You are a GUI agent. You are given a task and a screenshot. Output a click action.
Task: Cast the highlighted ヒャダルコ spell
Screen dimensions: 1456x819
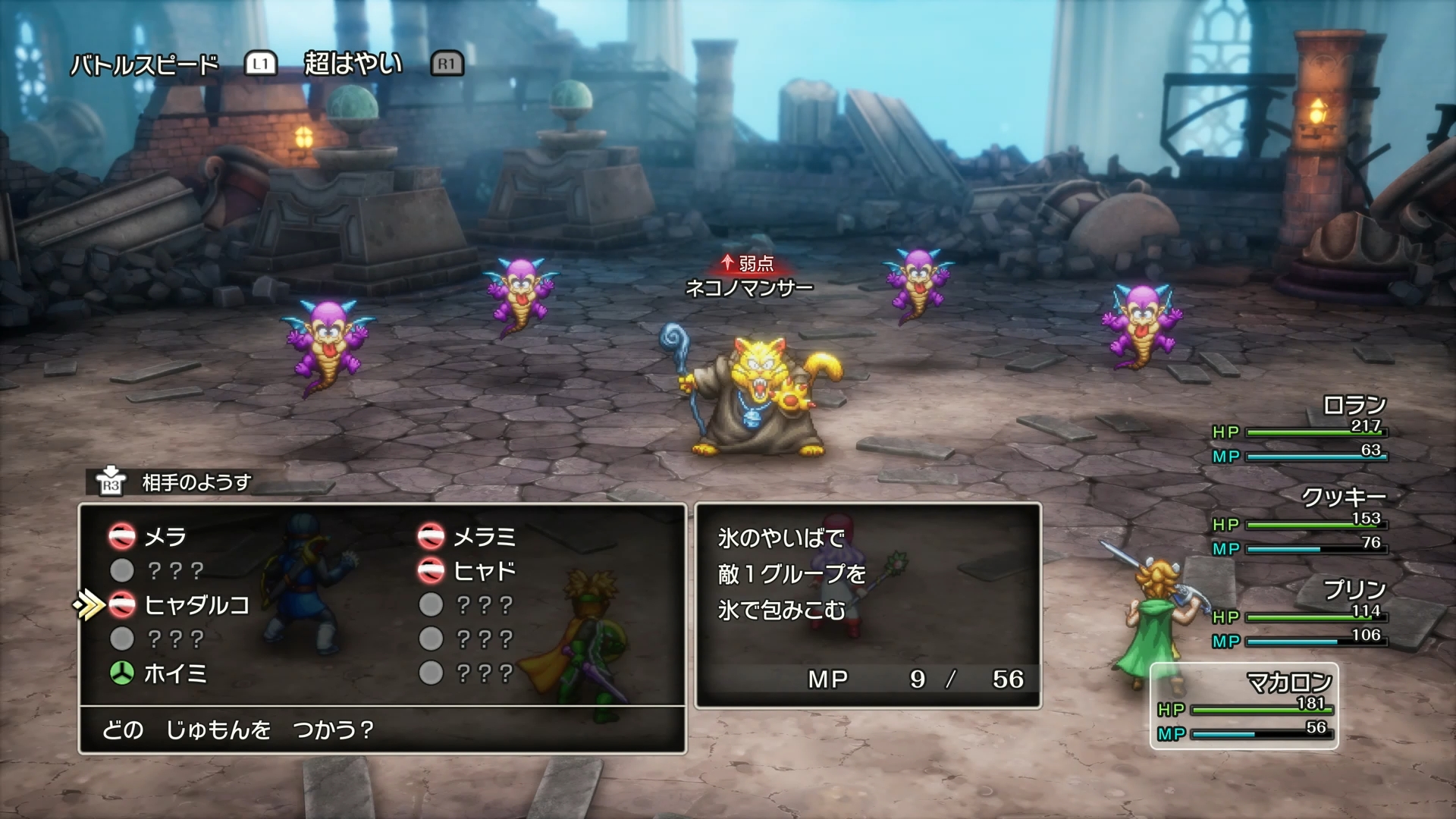pyautogui.click(x=196, y=605)
